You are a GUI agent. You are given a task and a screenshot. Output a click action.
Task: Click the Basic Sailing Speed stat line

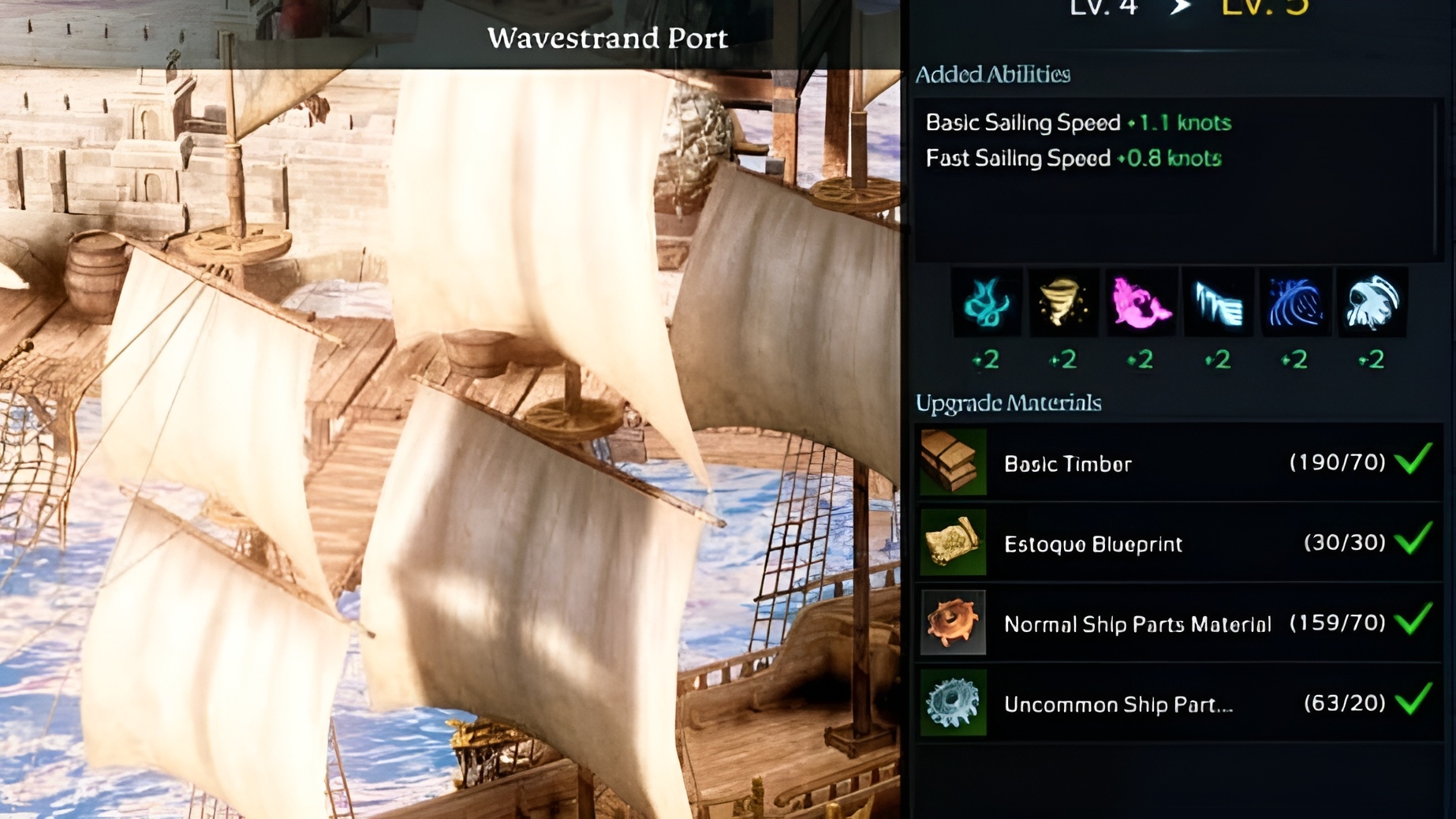(1077, 123)
